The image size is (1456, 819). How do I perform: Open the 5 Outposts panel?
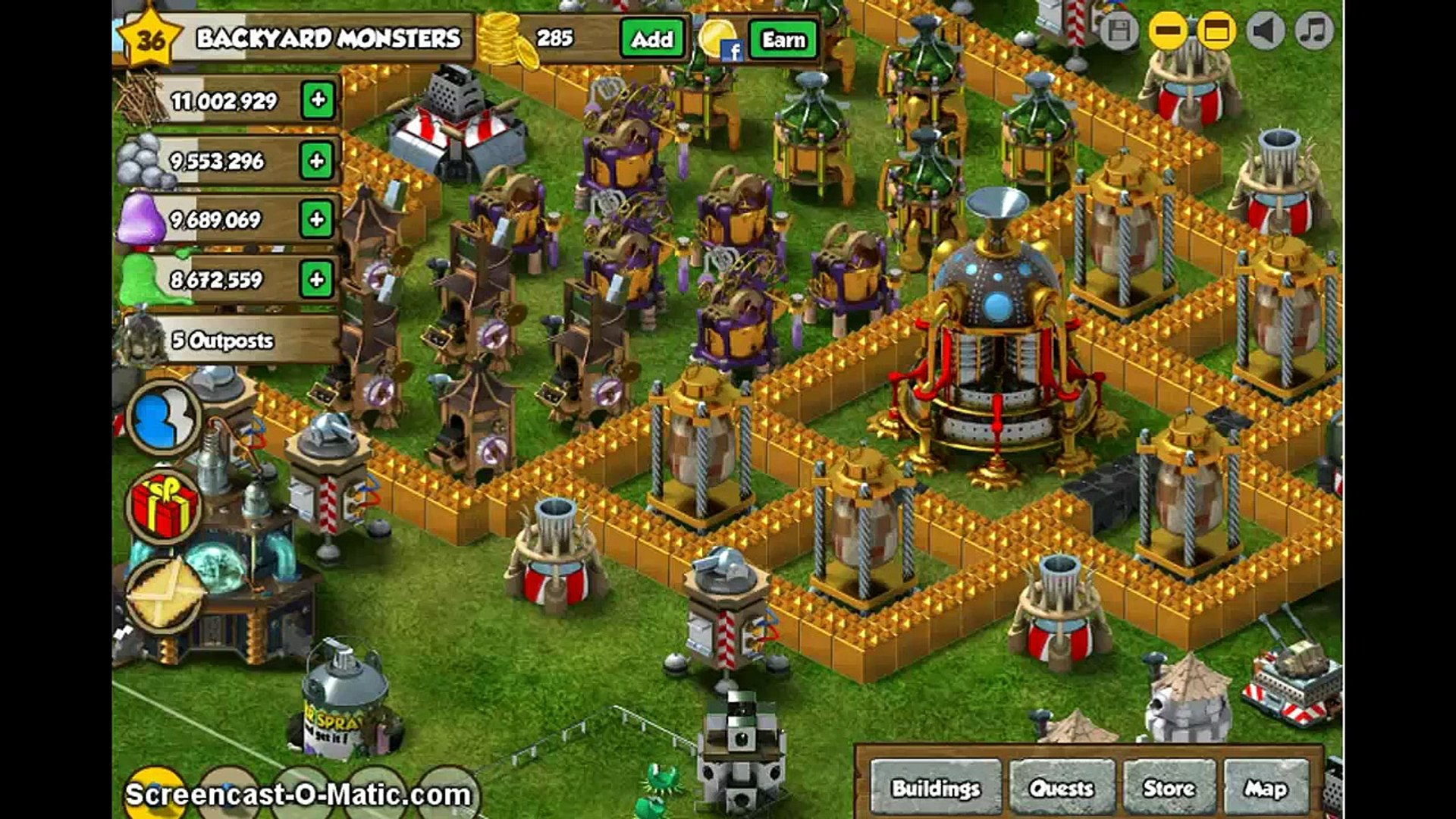point(222,340)
